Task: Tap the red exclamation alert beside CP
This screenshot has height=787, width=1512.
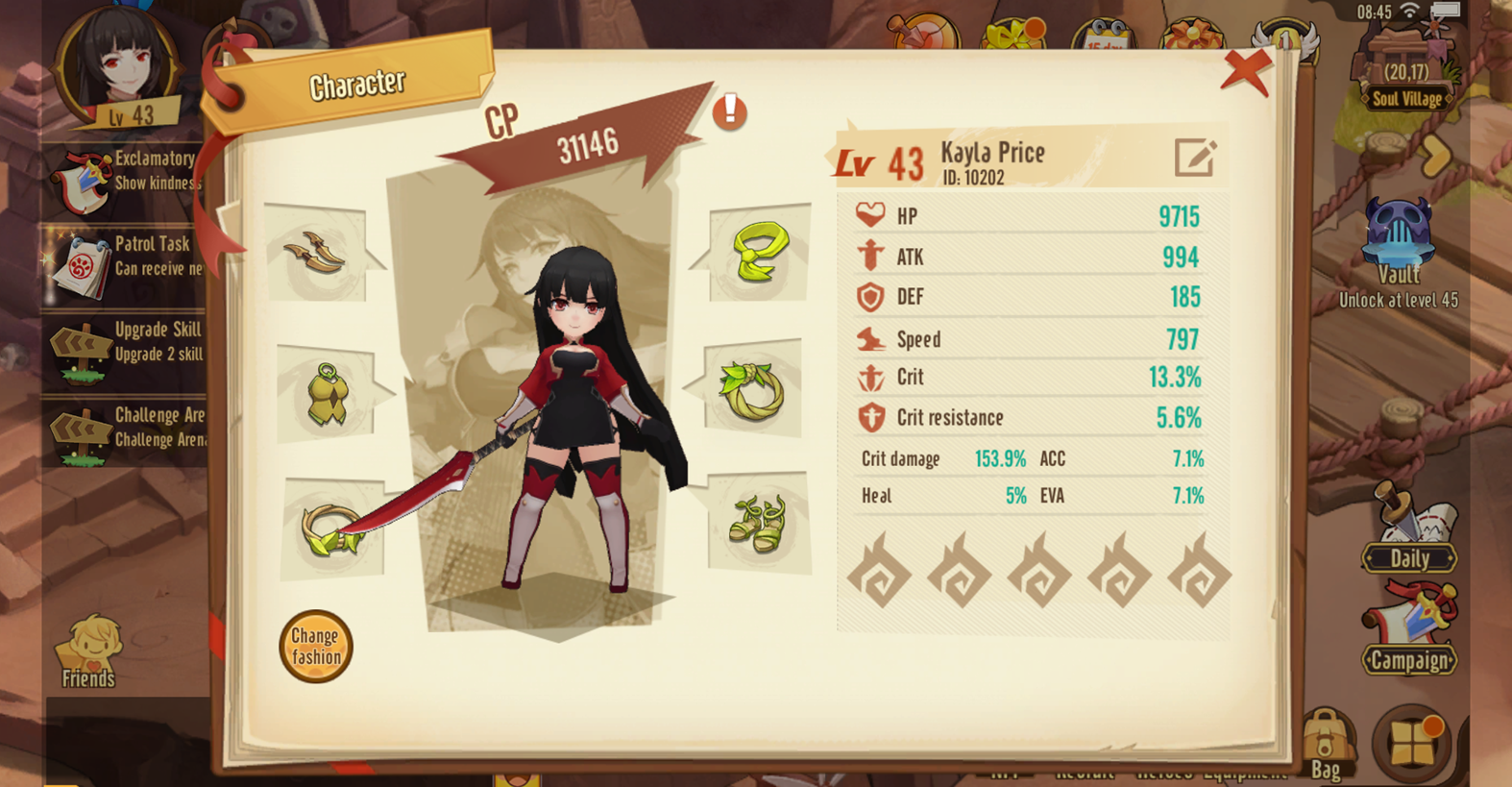Action: click(x=730, y=111)
